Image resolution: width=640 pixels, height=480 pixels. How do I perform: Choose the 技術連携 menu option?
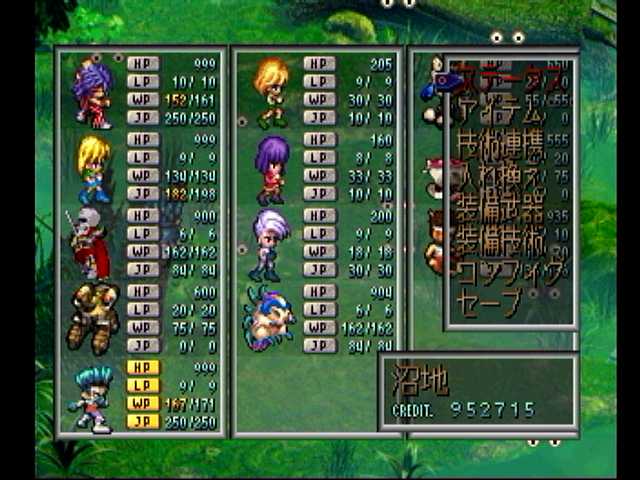click(500, 146)
